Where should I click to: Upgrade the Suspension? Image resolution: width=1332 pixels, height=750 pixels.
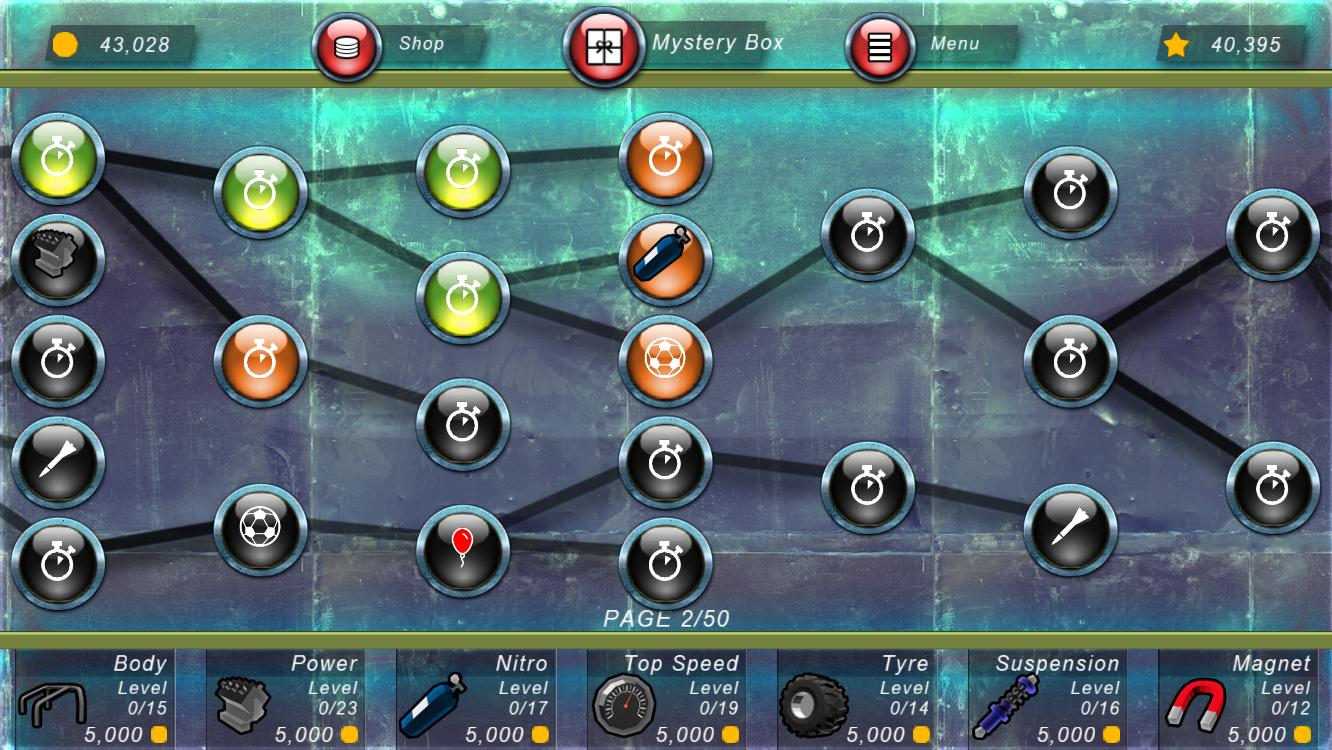pos(1046,698)
